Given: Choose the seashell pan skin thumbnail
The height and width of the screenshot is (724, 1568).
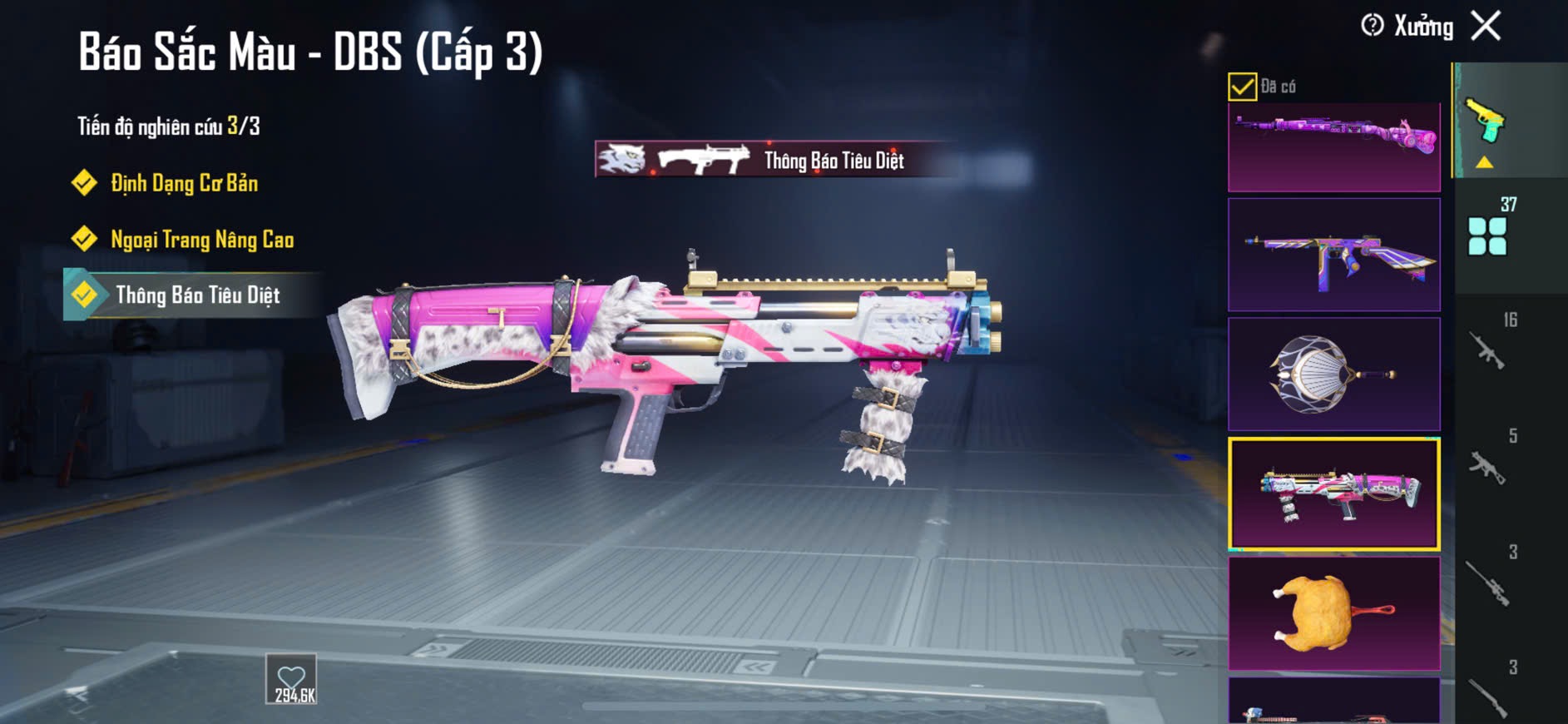Looking at the screenshot, I should (x=1333, y=374).
